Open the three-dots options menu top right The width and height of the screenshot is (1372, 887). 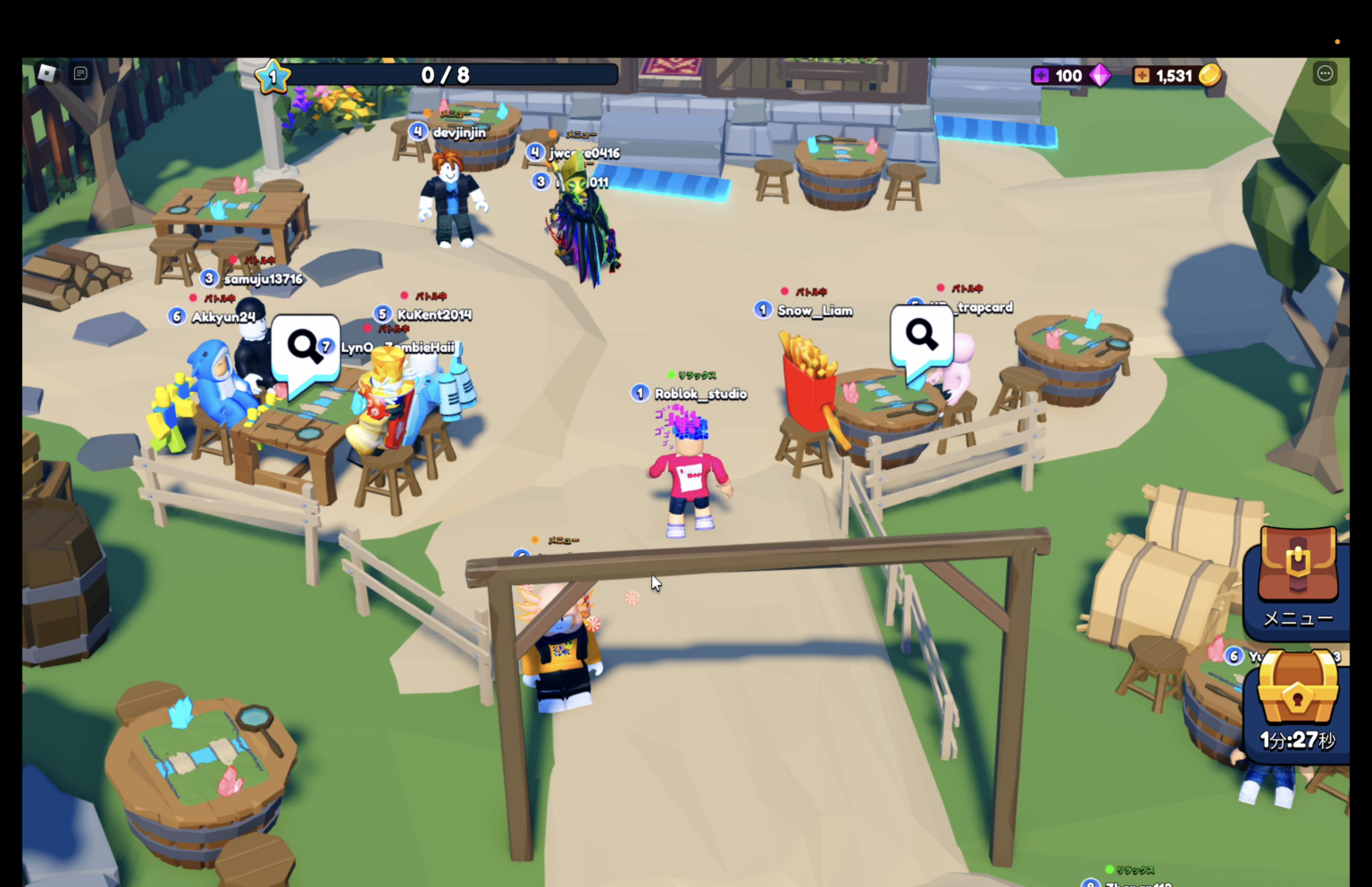click(x=1326, y=73)
